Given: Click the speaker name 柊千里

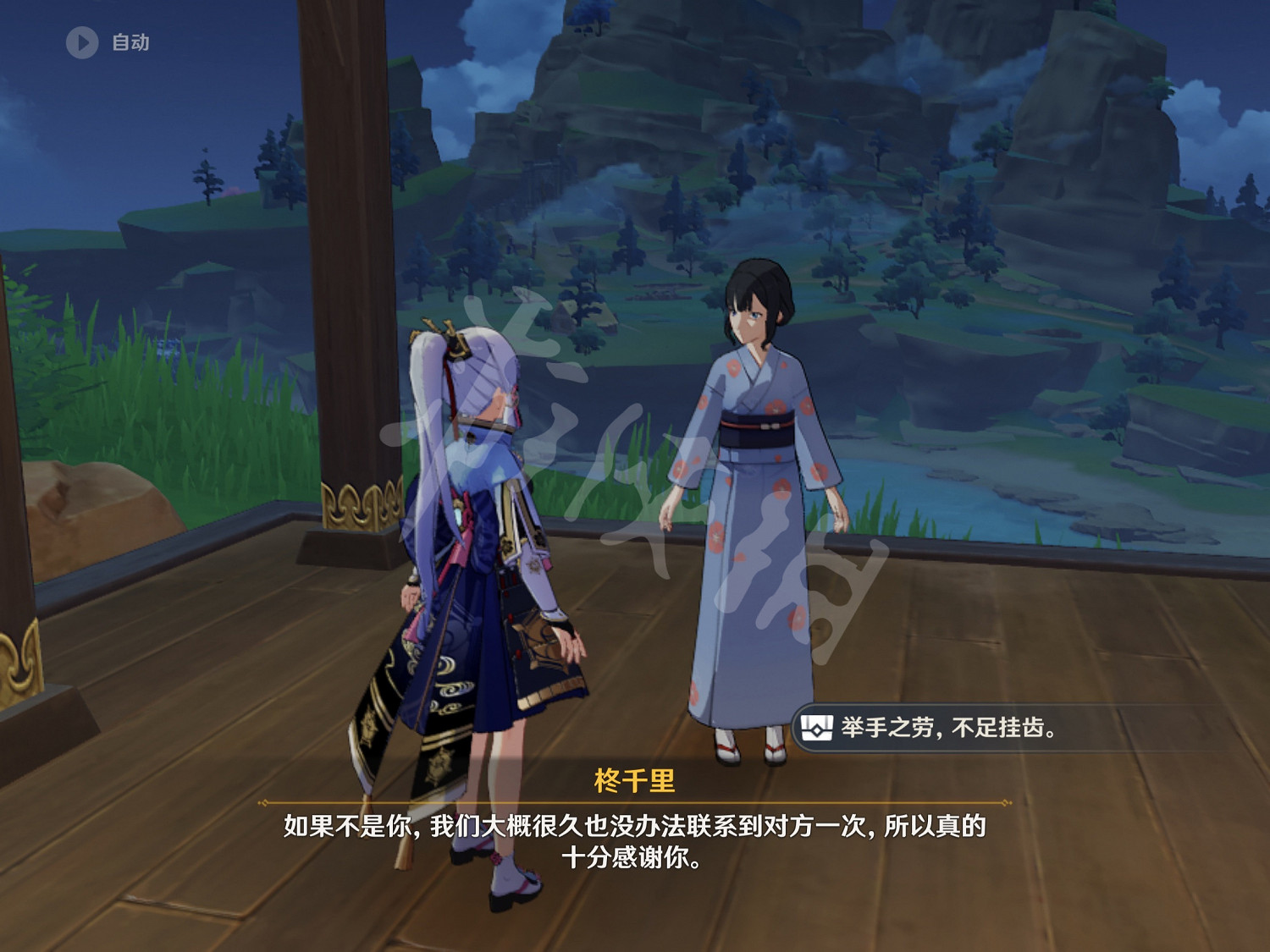Looking at the screenshot, I should (x=635, y=779).
